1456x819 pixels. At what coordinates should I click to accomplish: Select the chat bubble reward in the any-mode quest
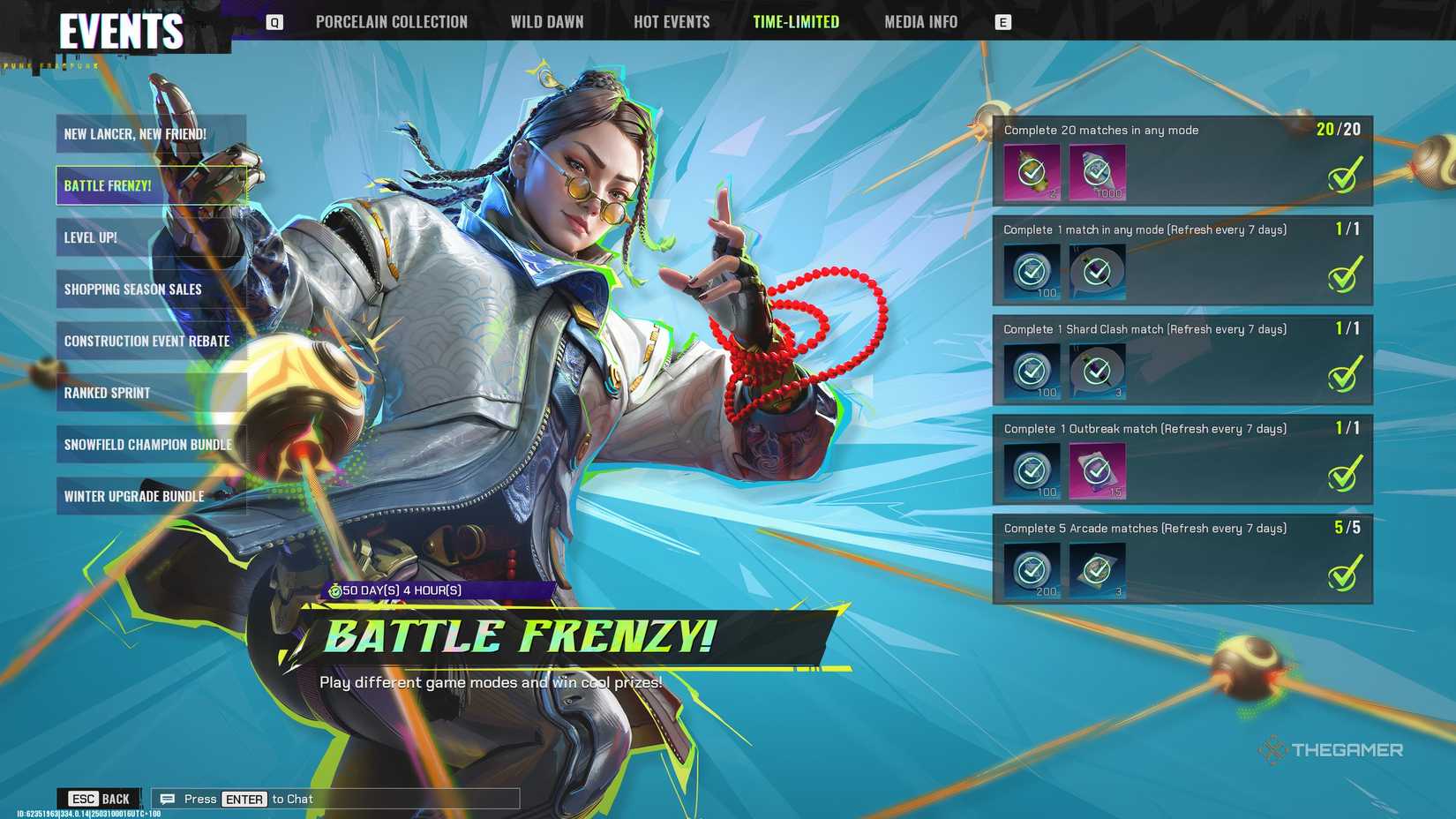[1097, 272]
